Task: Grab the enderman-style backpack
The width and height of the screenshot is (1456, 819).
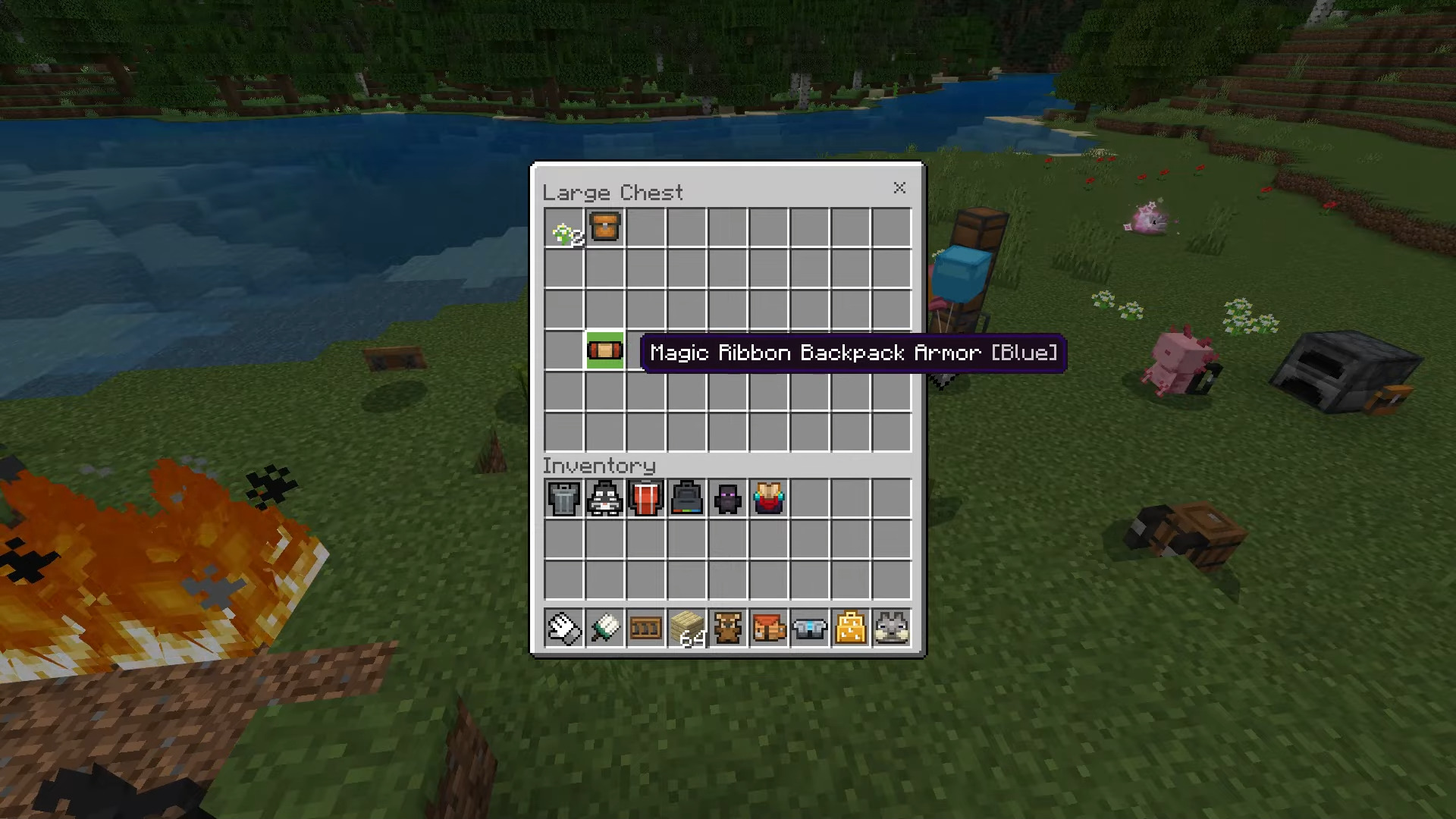Action: coord(728,499)
